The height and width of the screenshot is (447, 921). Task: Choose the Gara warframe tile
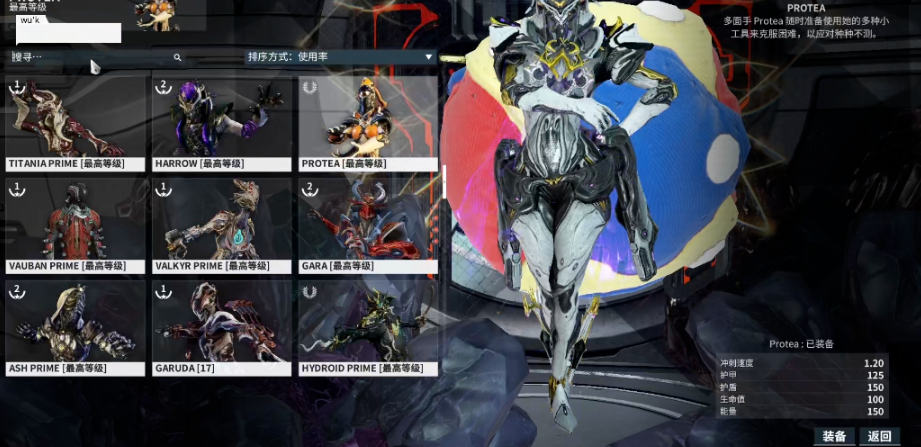[x=368, y=224]
